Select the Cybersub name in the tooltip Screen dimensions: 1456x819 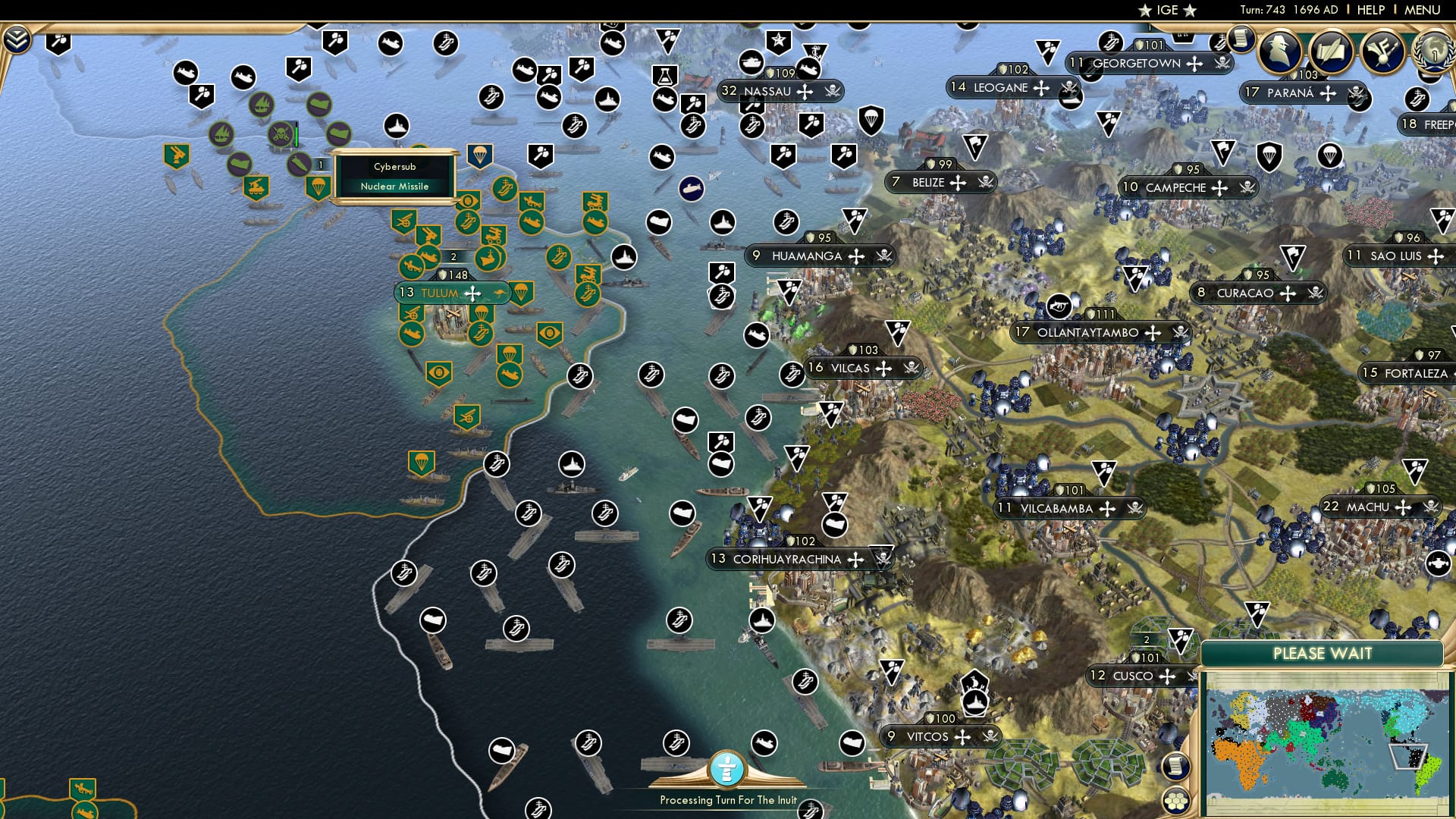(x=394, y=165)
